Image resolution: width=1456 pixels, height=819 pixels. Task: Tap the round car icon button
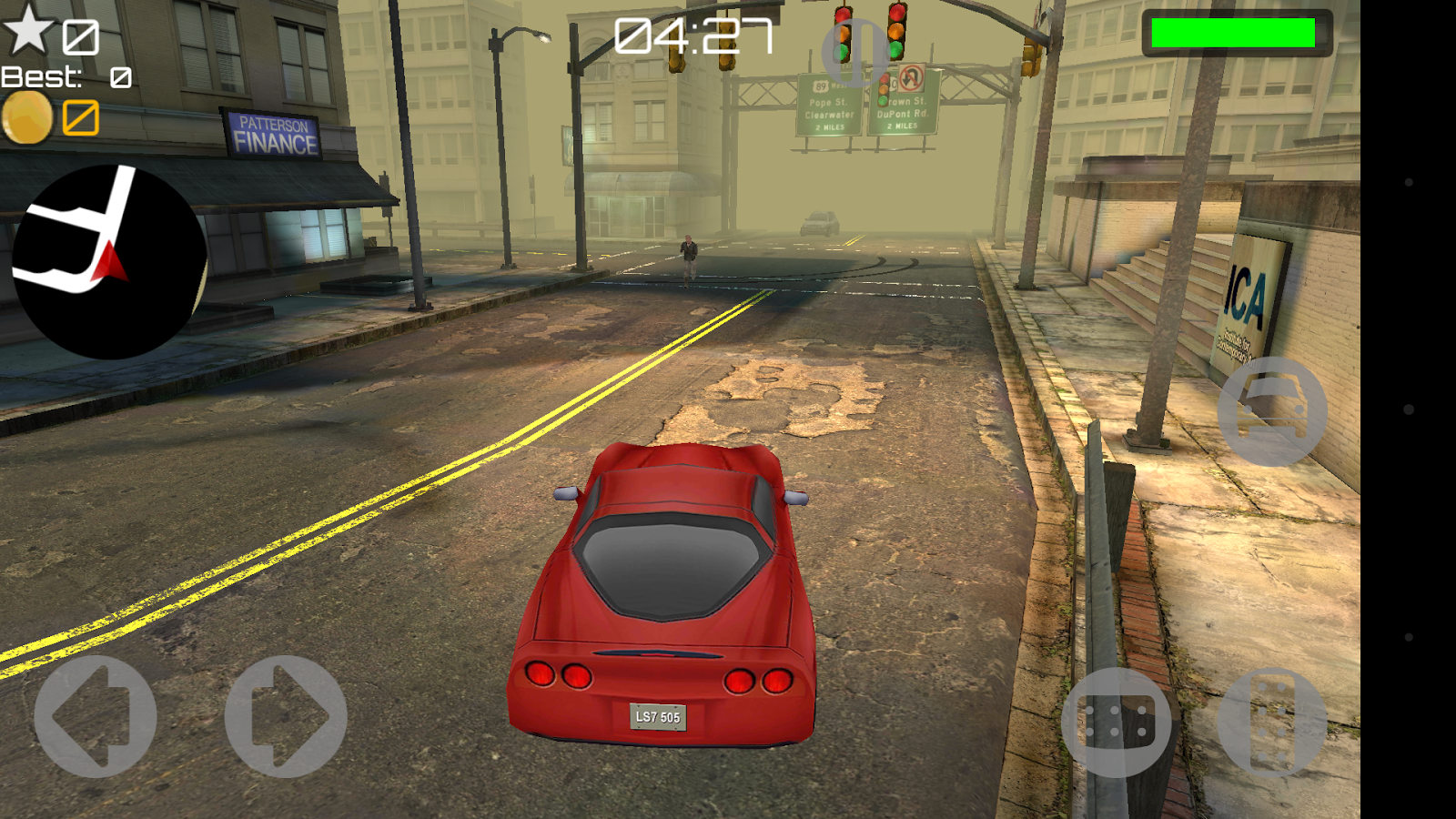tap(1272, 411)
